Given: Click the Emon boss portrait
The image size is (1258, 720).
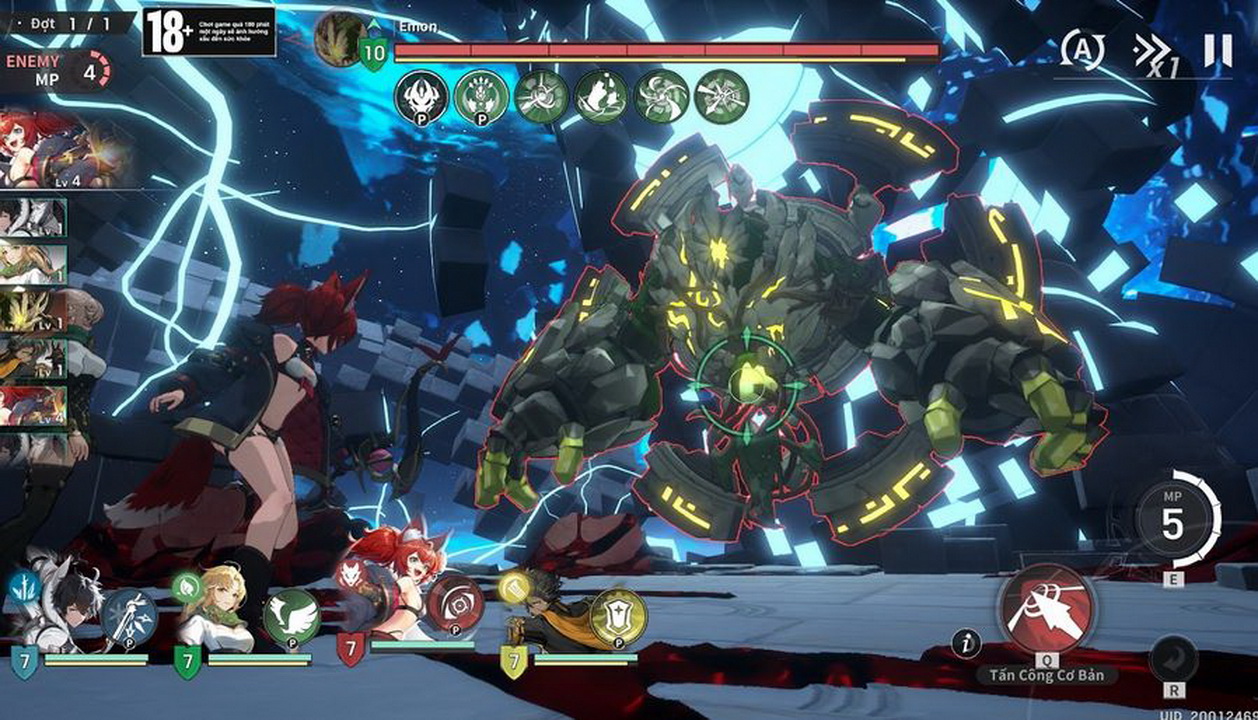Looking at the screenshot, I should [340, 38].
